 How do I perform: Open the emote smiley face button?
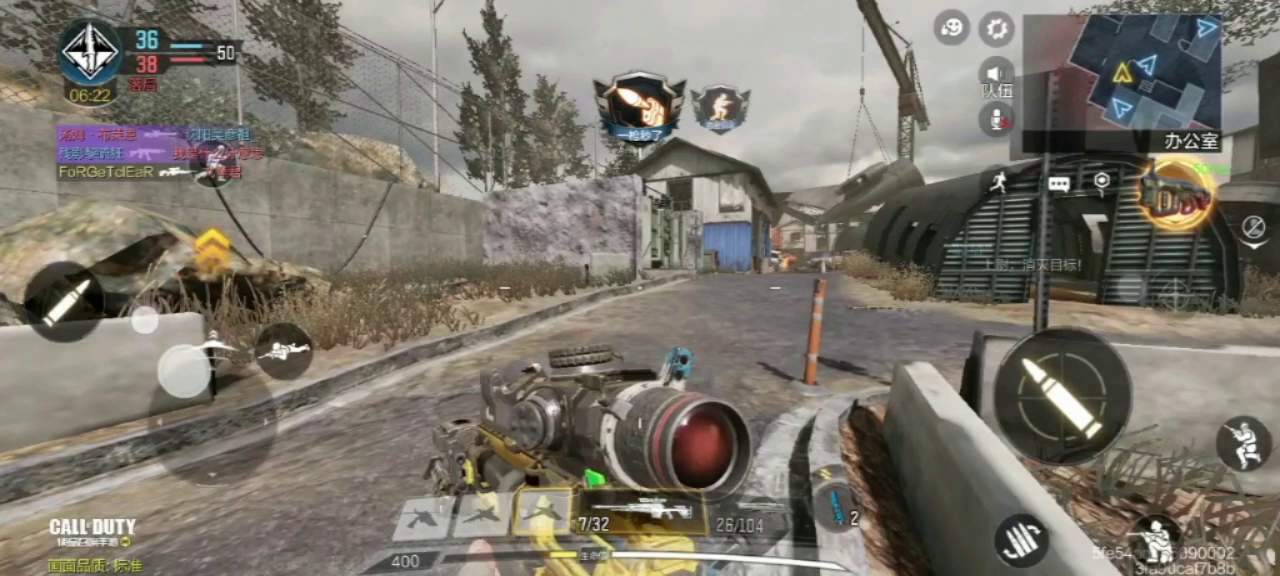951,27
